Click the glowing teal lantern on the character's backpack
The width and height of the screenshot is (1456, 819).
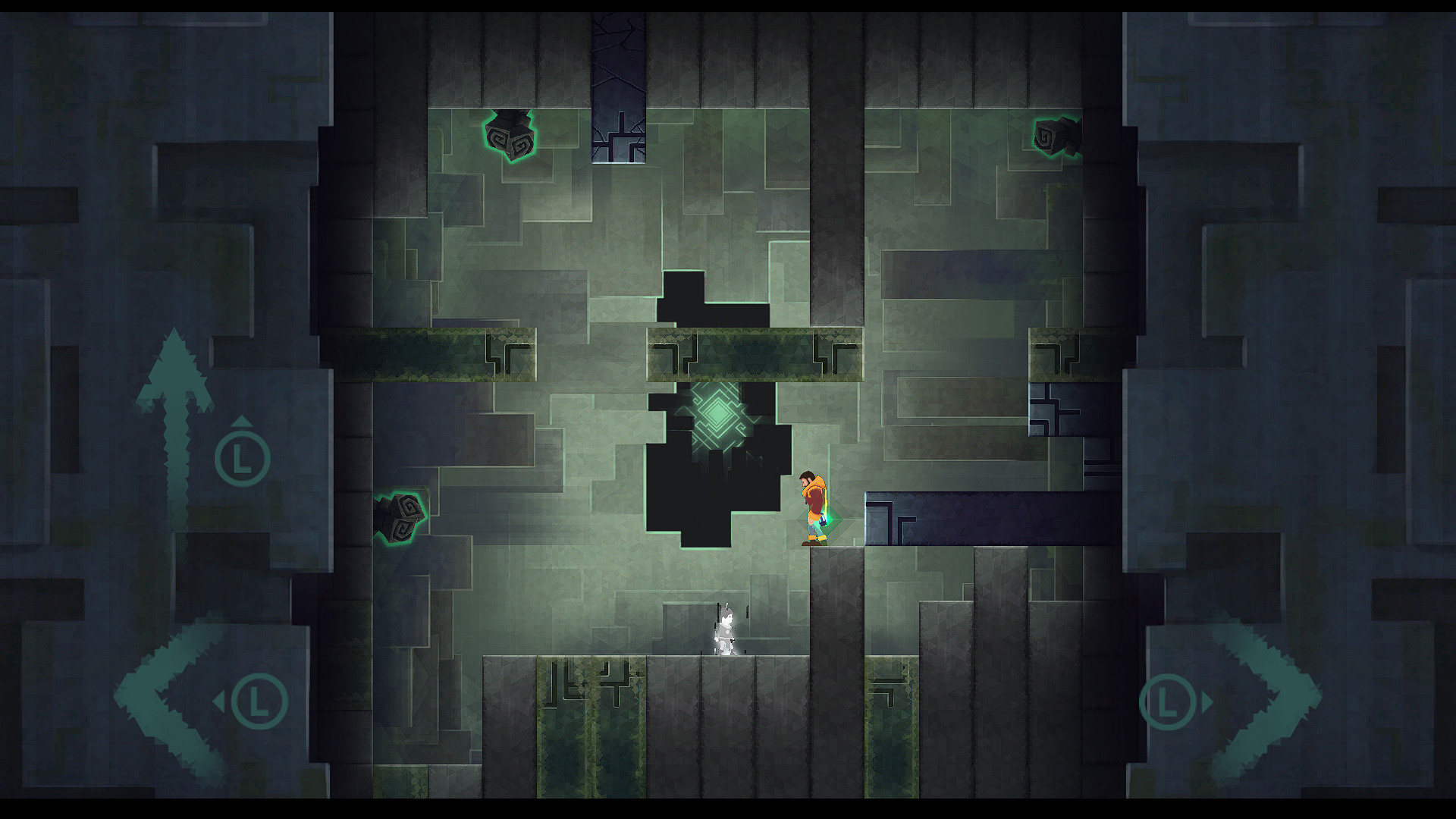(823, 519)
